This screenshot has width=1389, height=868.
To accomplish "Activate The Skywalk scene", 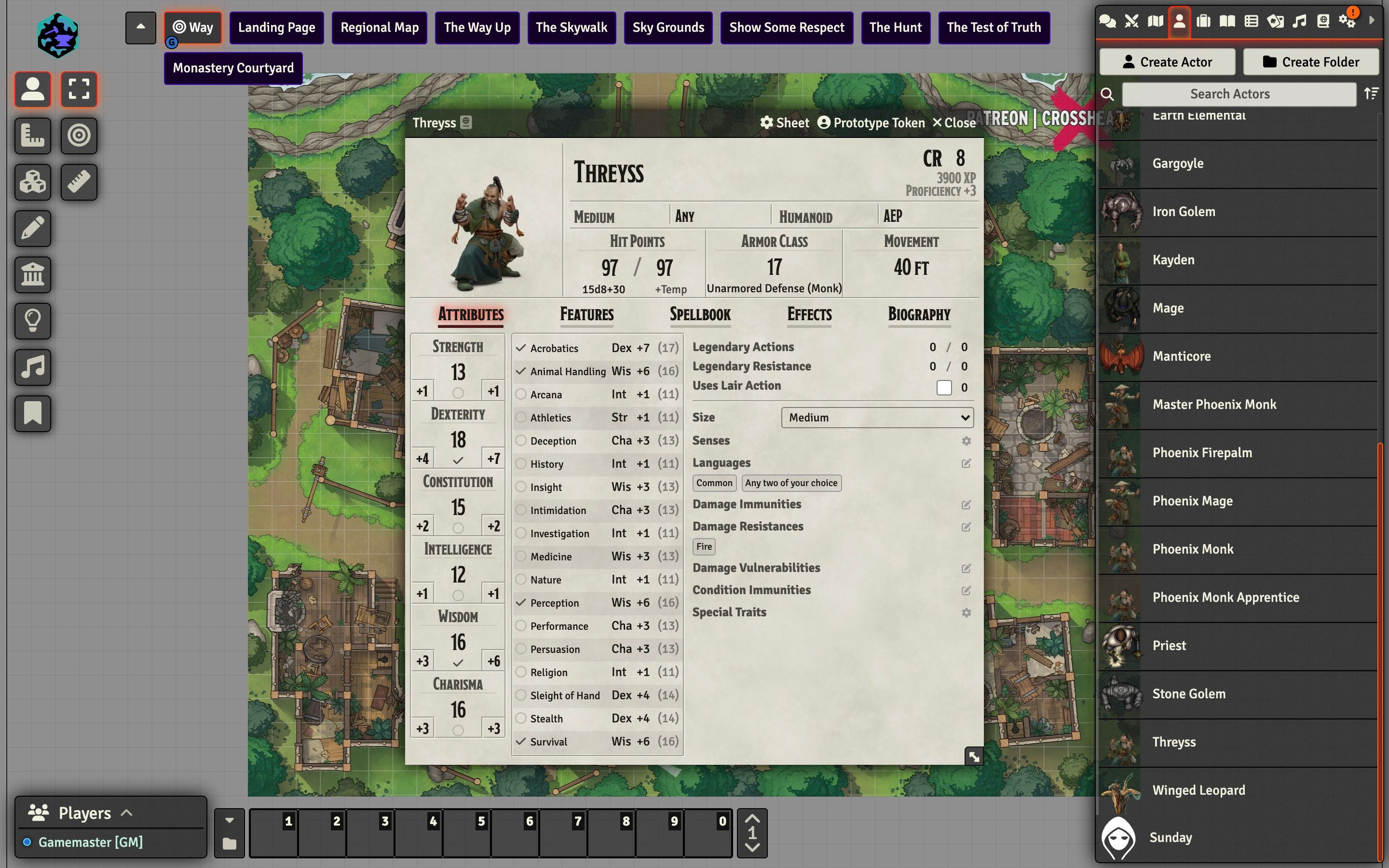I will 571,27.
